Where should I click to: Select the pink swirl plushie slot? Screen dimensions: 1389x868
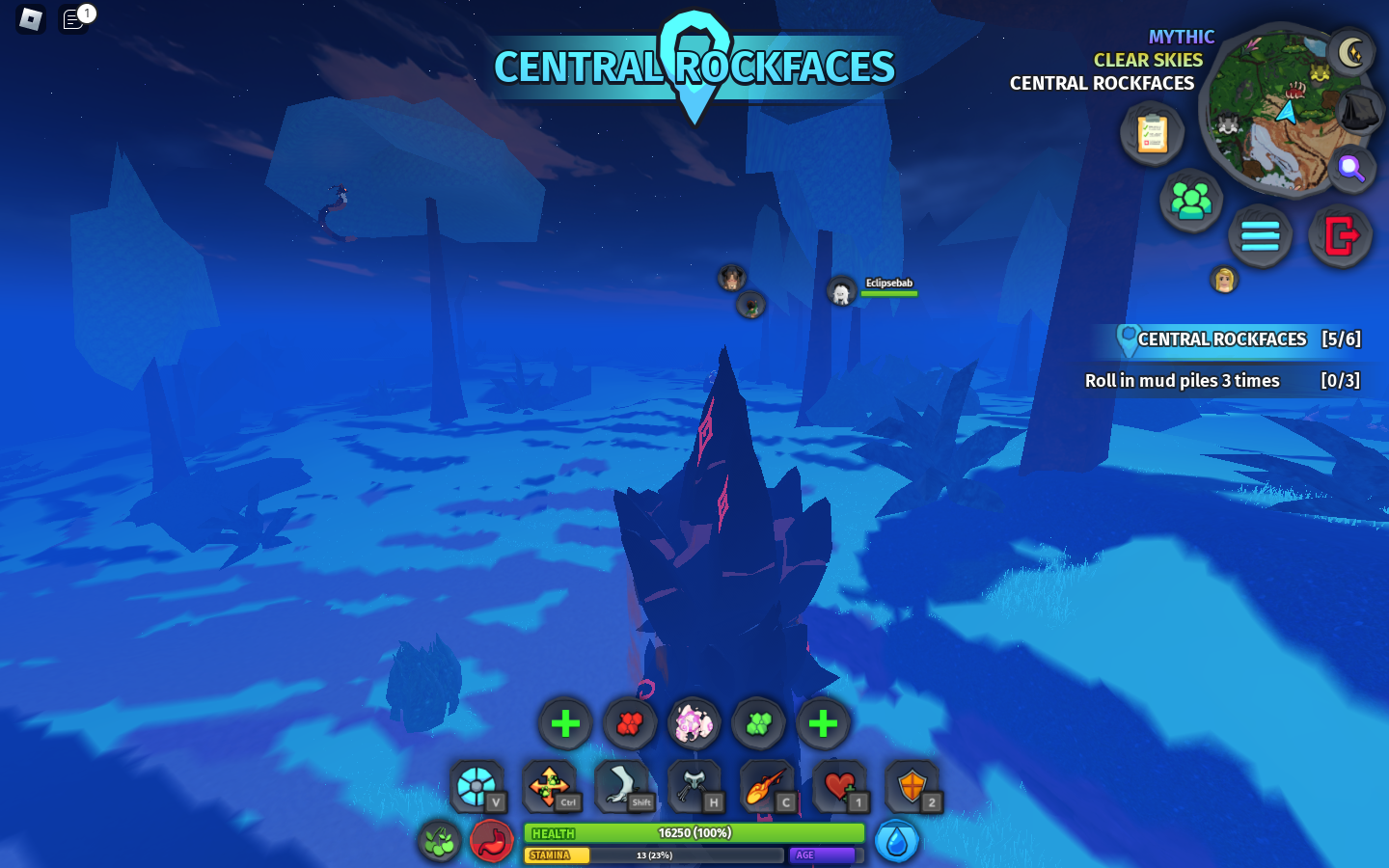click(x=694, y=723)
